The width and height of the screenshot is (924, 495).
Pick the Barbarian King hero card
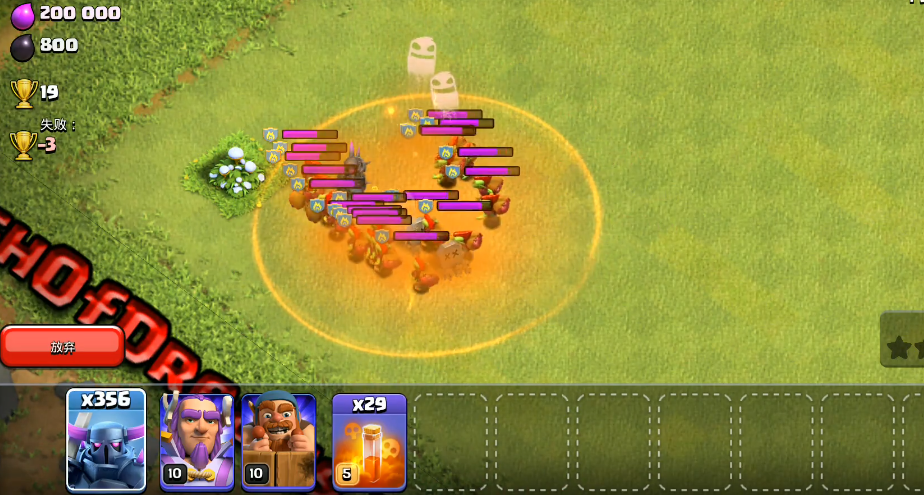279,440
